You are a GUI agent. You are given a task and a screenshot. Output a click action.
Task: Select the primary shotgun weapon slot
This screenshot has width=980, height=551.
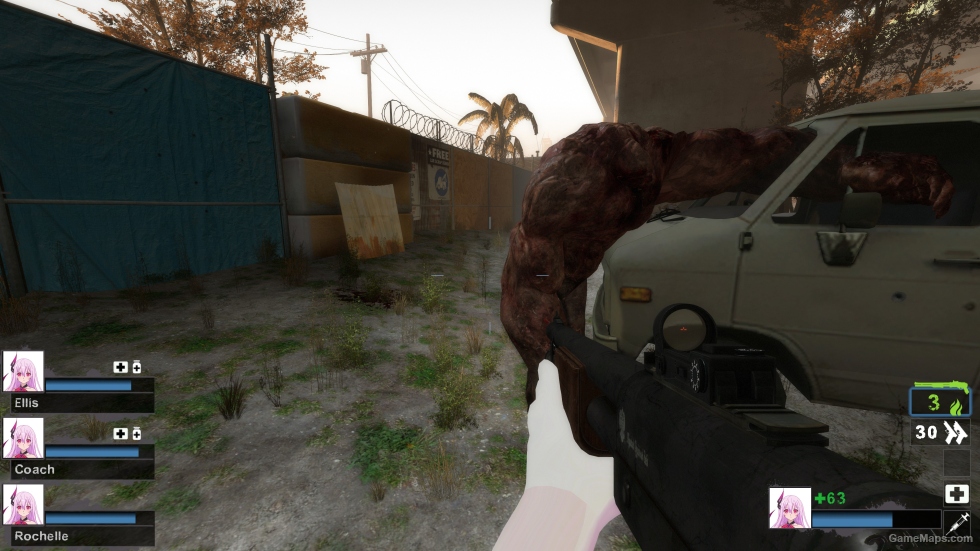pos(940,401)
